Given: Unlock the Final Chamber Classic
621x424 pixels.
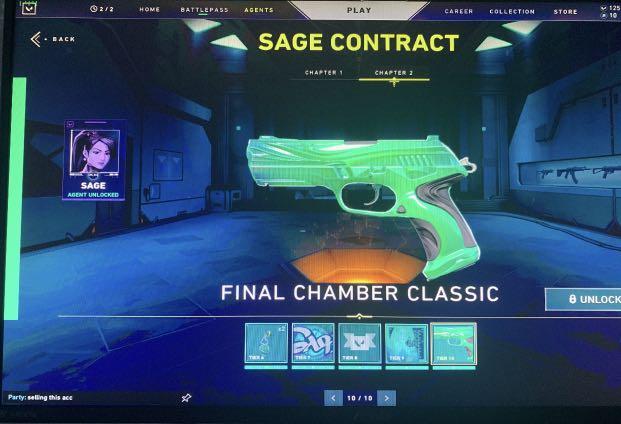Looking at the screenshot, I should (x=586, y=299).
